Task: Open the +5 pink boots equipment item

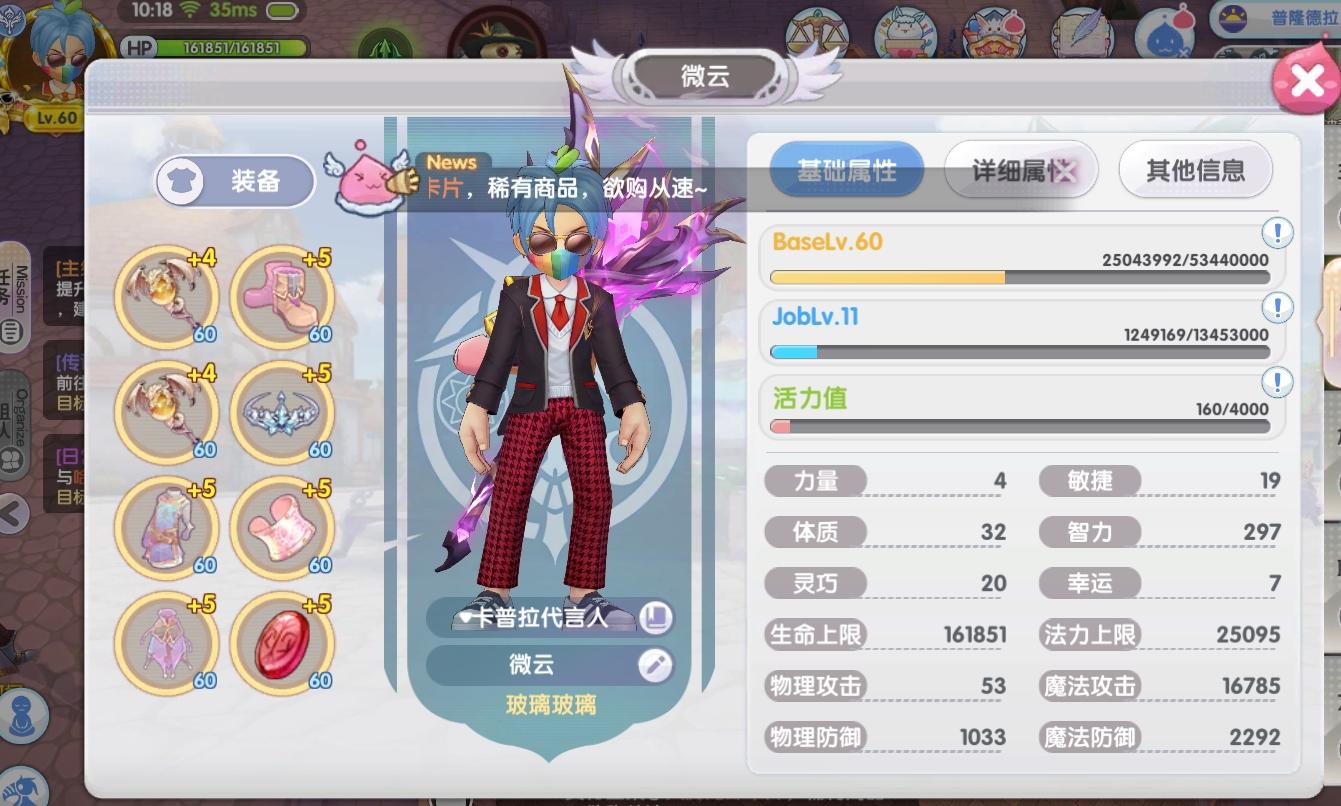Action: (281, 297)
